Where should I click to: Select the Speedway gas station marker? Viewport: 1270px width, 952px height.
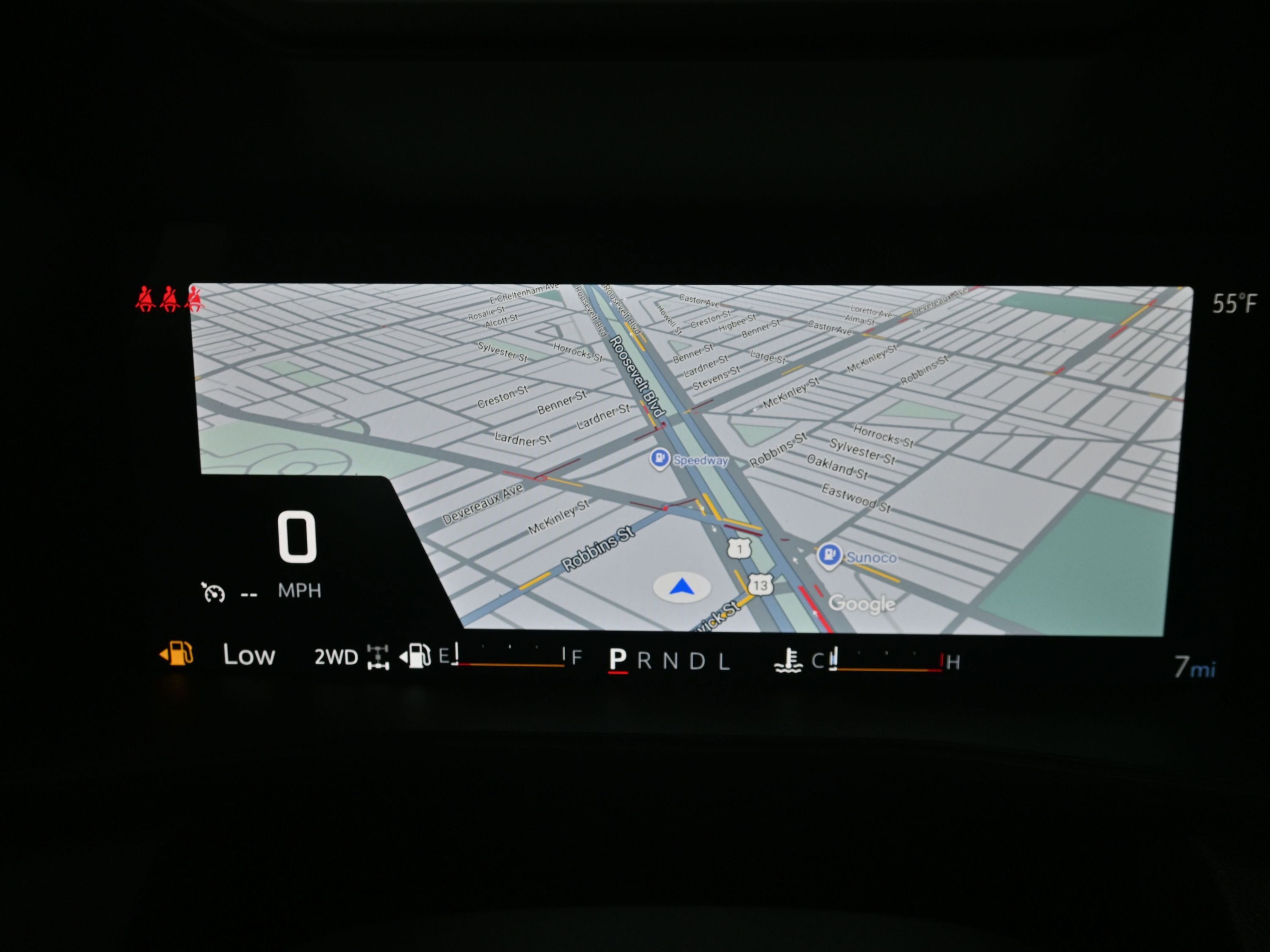[x=660, y=459]
